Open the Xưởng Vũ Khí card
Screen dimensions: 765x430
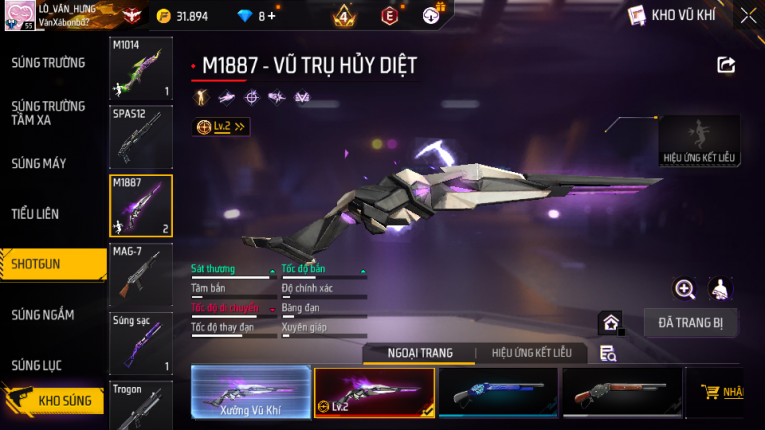pos(250,391)
